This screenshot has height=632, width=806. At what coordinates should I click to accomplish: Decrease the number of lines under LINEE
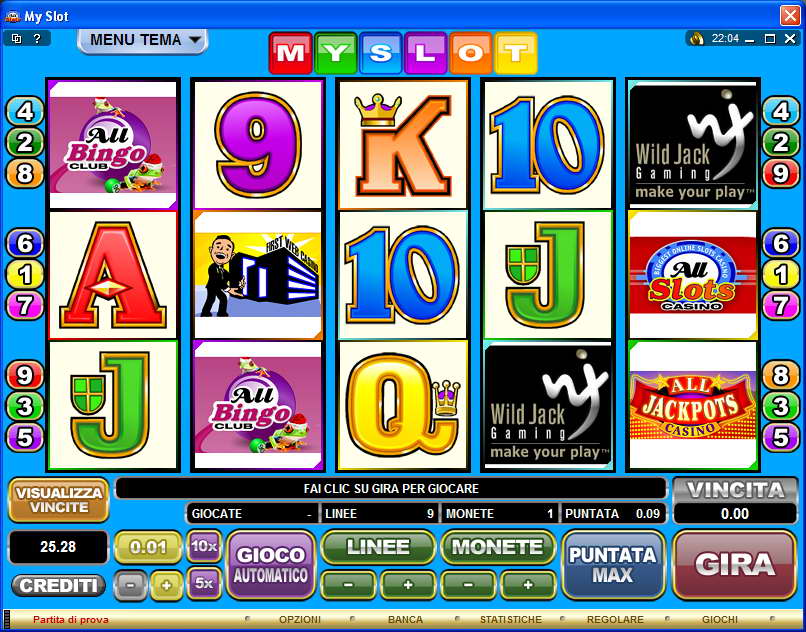click(x=348, y=584)
